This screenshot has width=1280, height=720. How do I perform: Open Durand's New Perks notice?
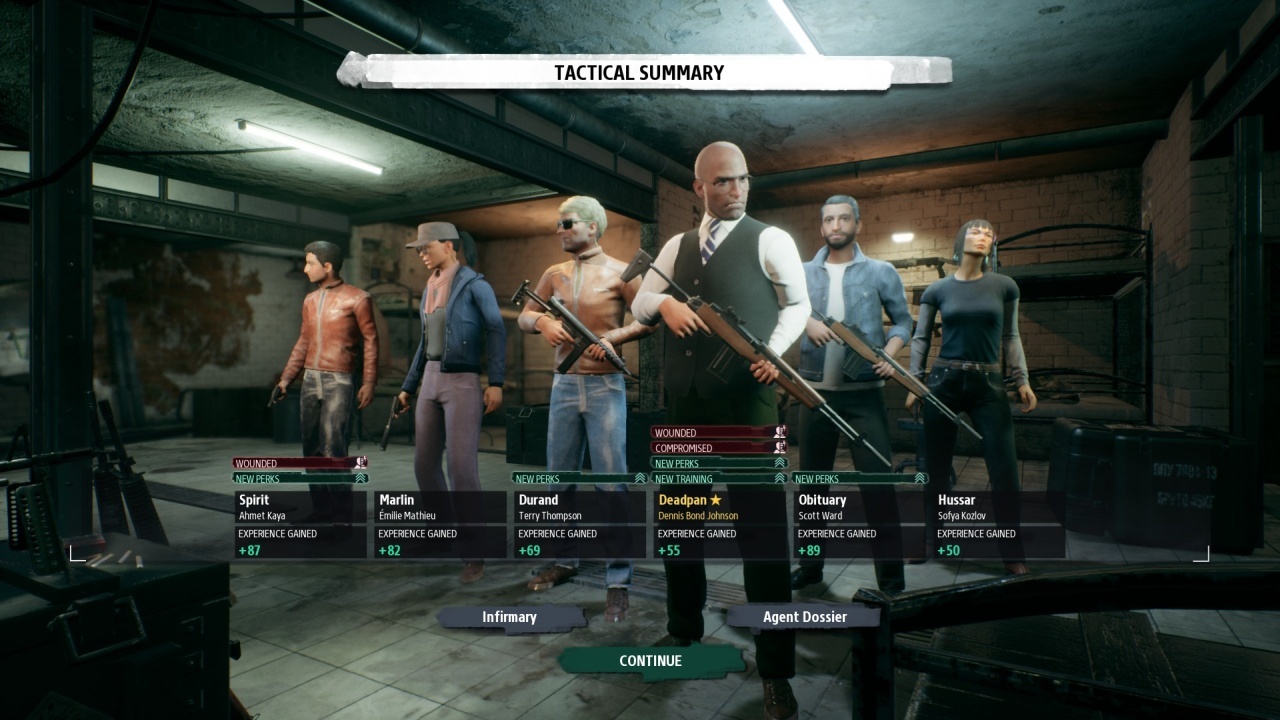[579, 479]
